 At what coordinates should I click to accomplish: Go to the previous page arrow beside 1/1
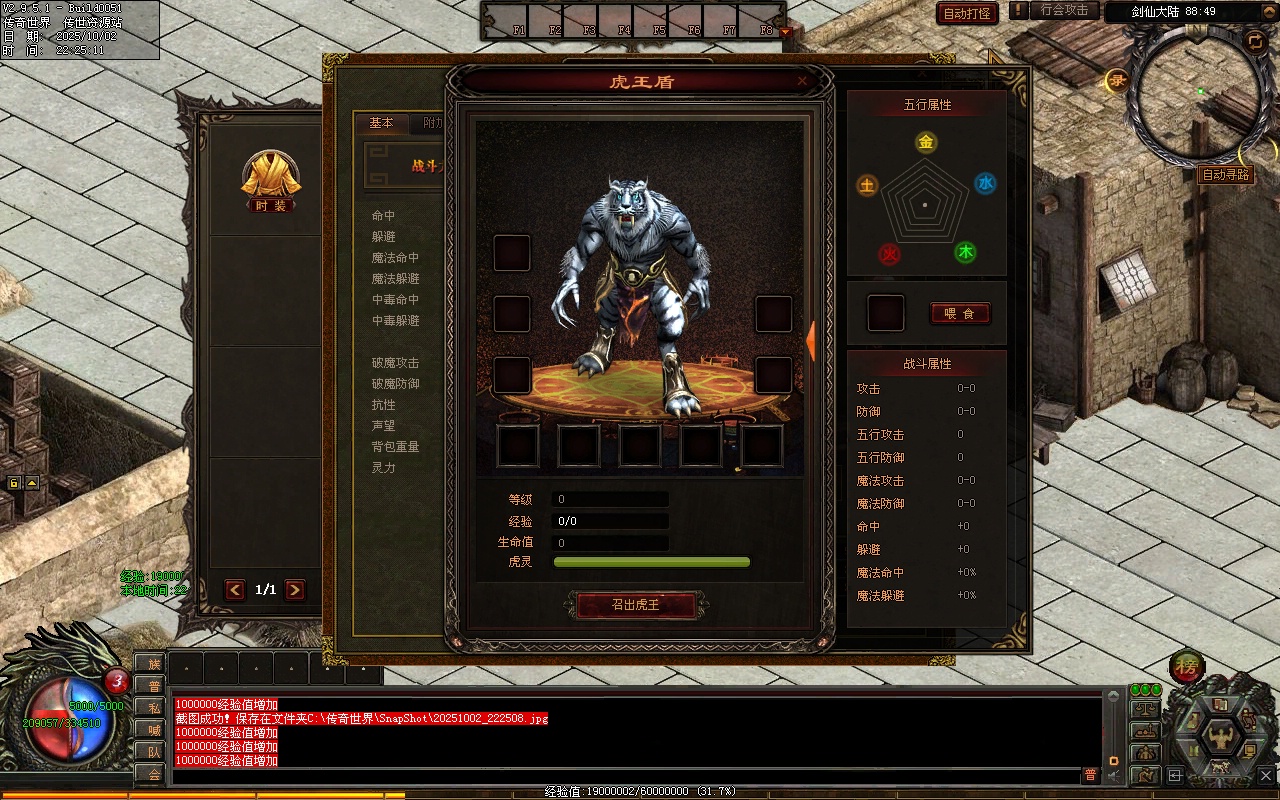coord(235,590)
